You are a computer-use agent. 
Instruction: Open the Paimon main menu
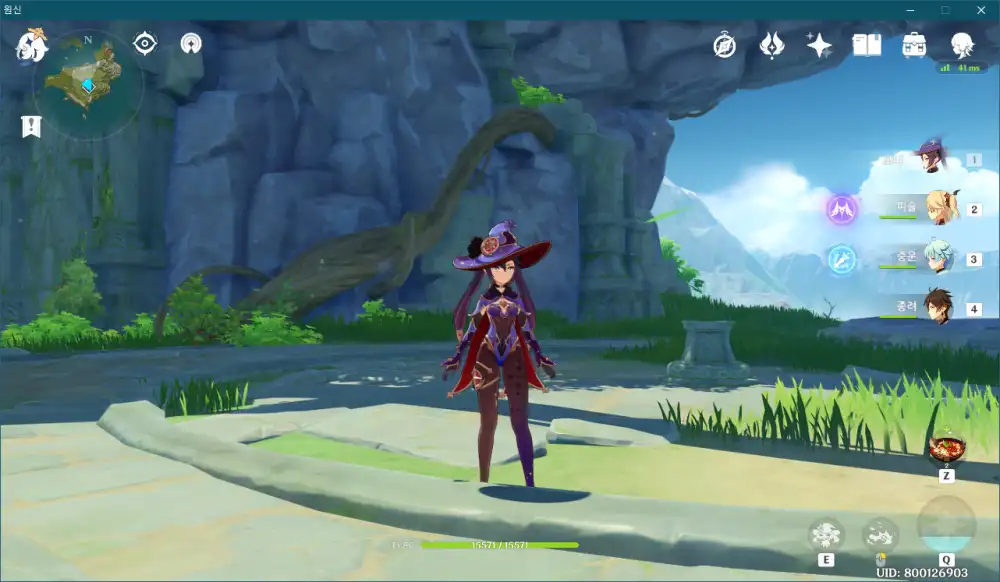[32, 45]
